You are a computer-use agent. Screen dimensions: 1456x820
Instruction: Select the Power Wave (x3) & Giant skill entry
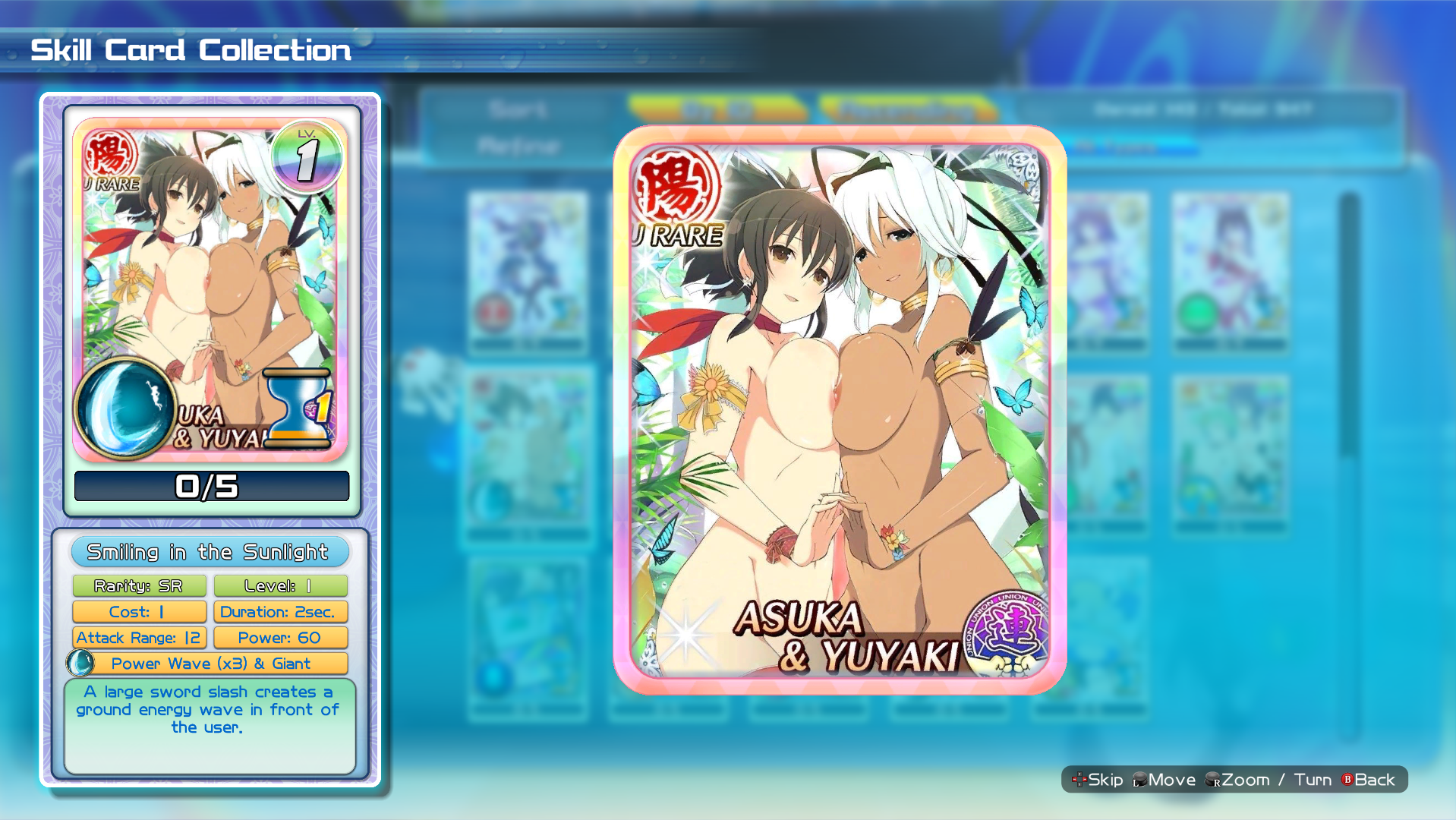pyautogui.click(x=210, y=663)
